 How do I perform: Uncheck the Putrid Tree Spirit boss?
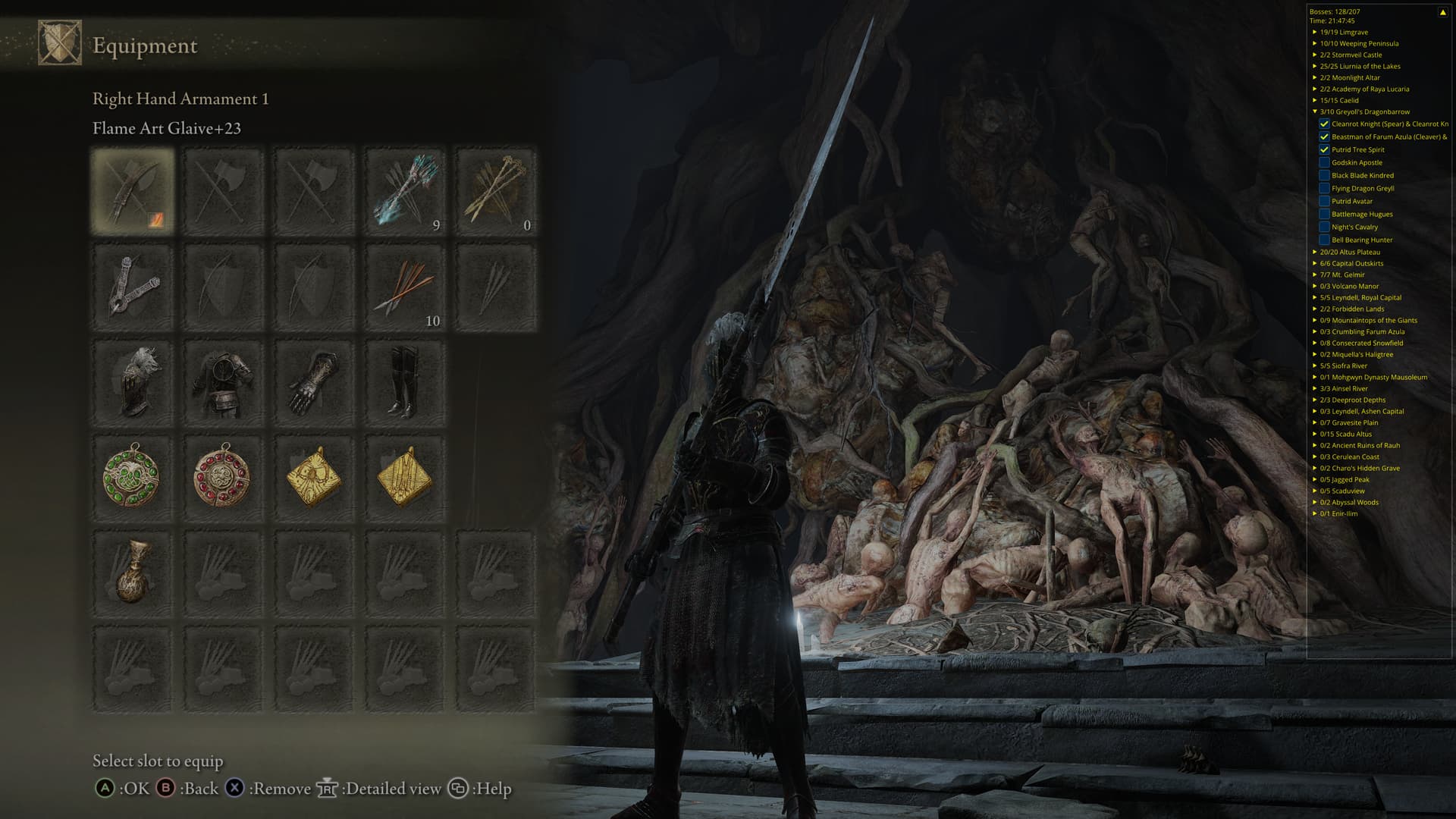(x=1324, y=149)
